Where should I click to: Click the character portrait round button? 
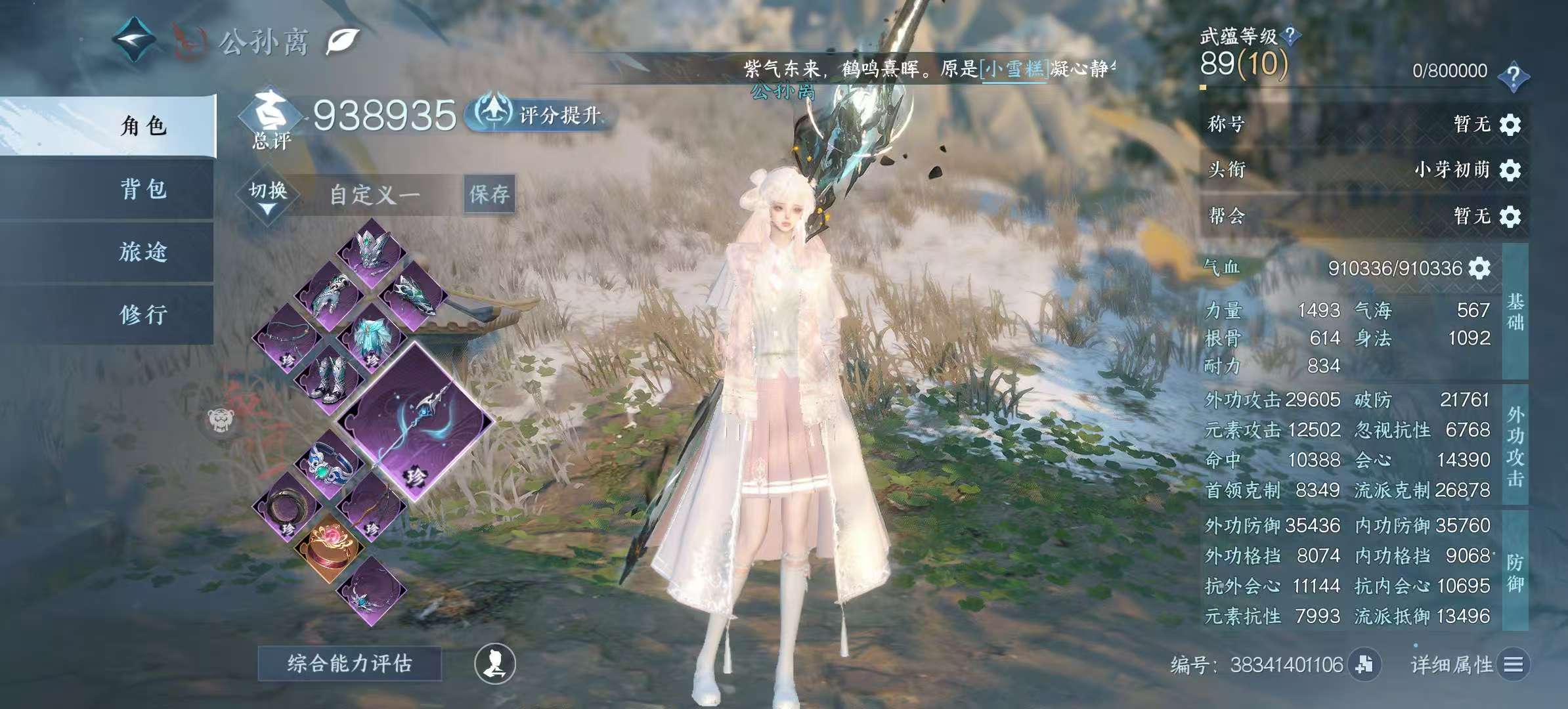[495, 664]
